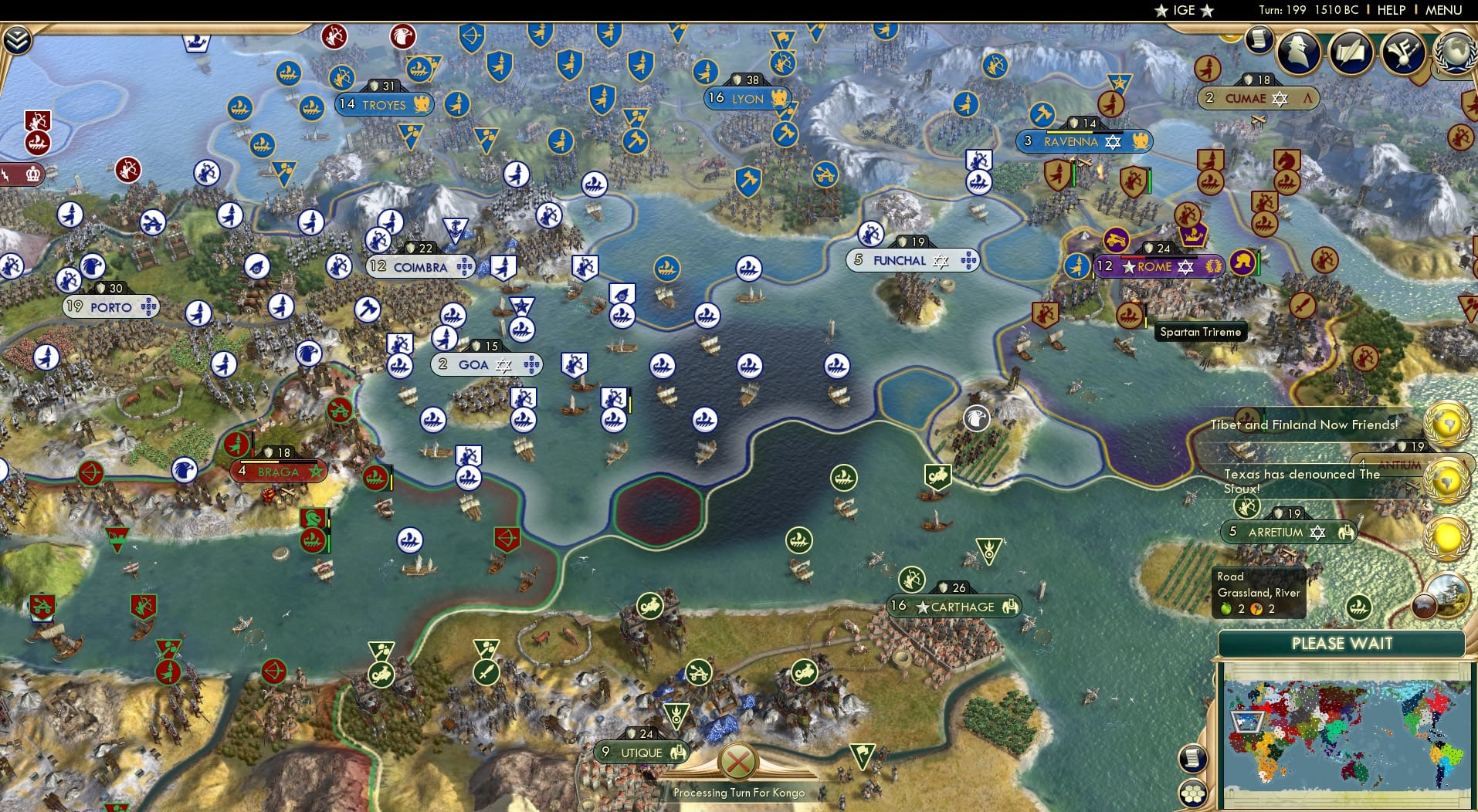Click the deer resource icon beside the minimap
This screenshot has height=812, width=1478.
[1423, 607]
